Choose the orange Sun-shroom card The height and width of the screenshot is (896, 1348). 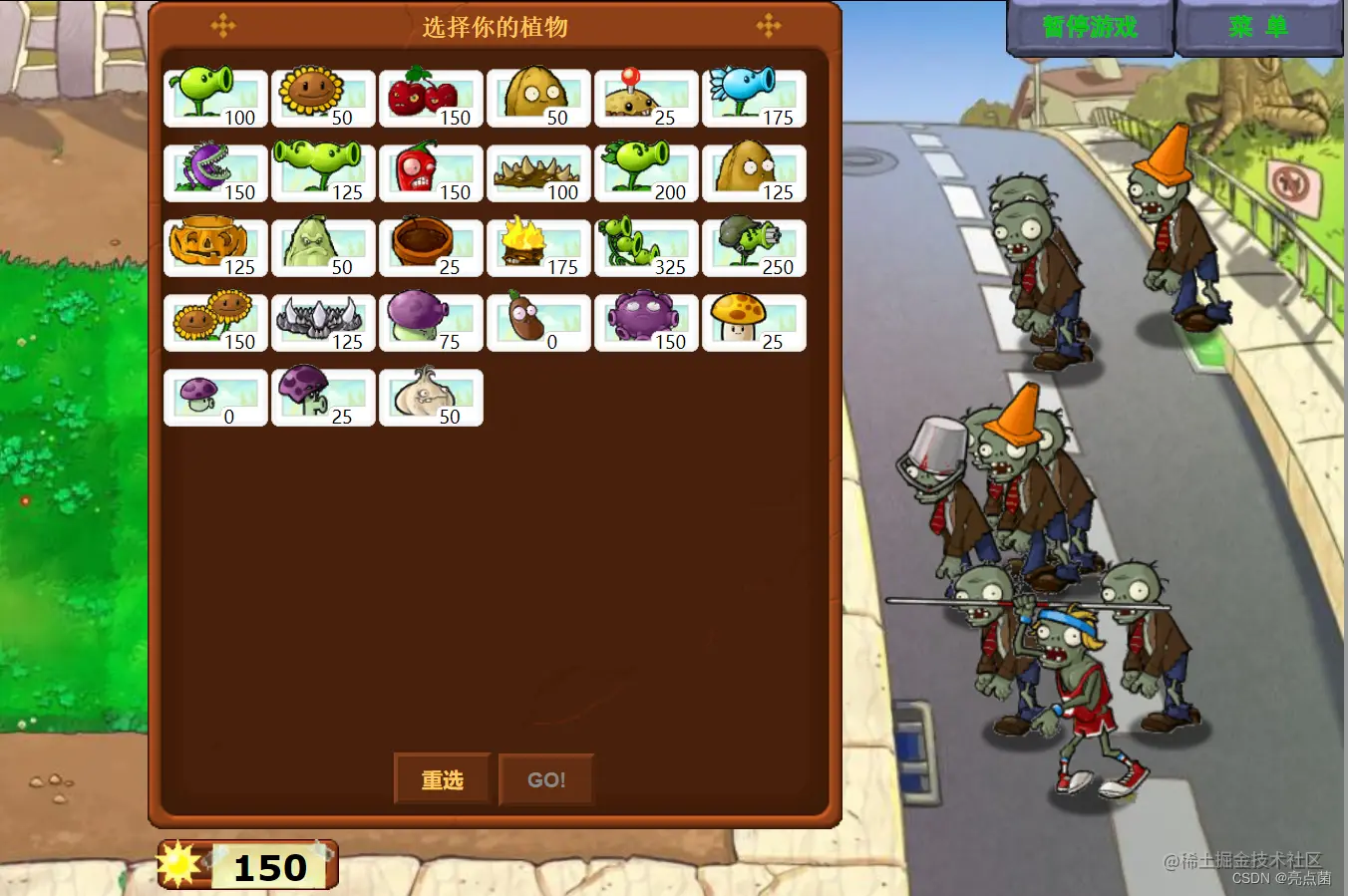(754, 323)
